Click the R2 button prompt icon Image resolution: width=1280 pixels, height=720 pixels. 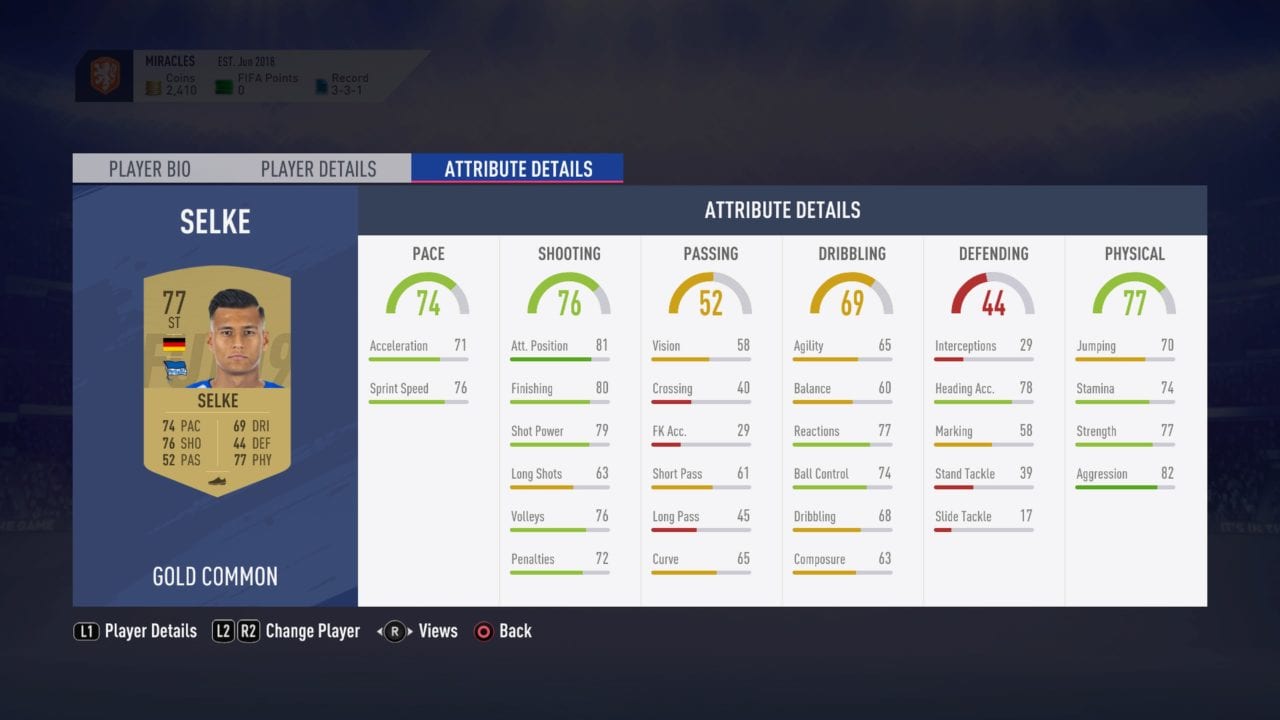pyautogui.click(x=249, y=631)
